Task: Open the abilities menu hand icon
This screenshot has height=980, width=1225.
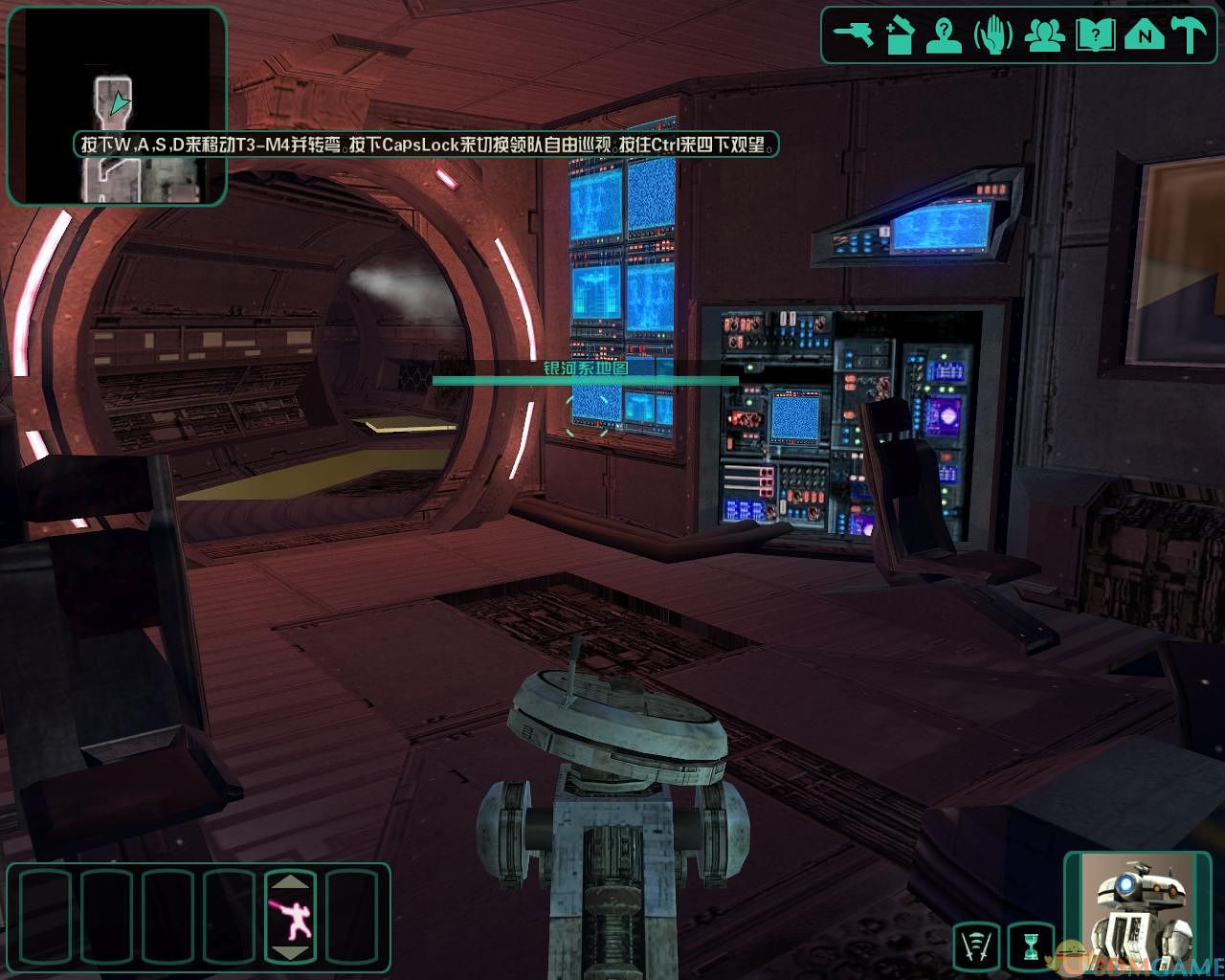Action: coord(993,36)
